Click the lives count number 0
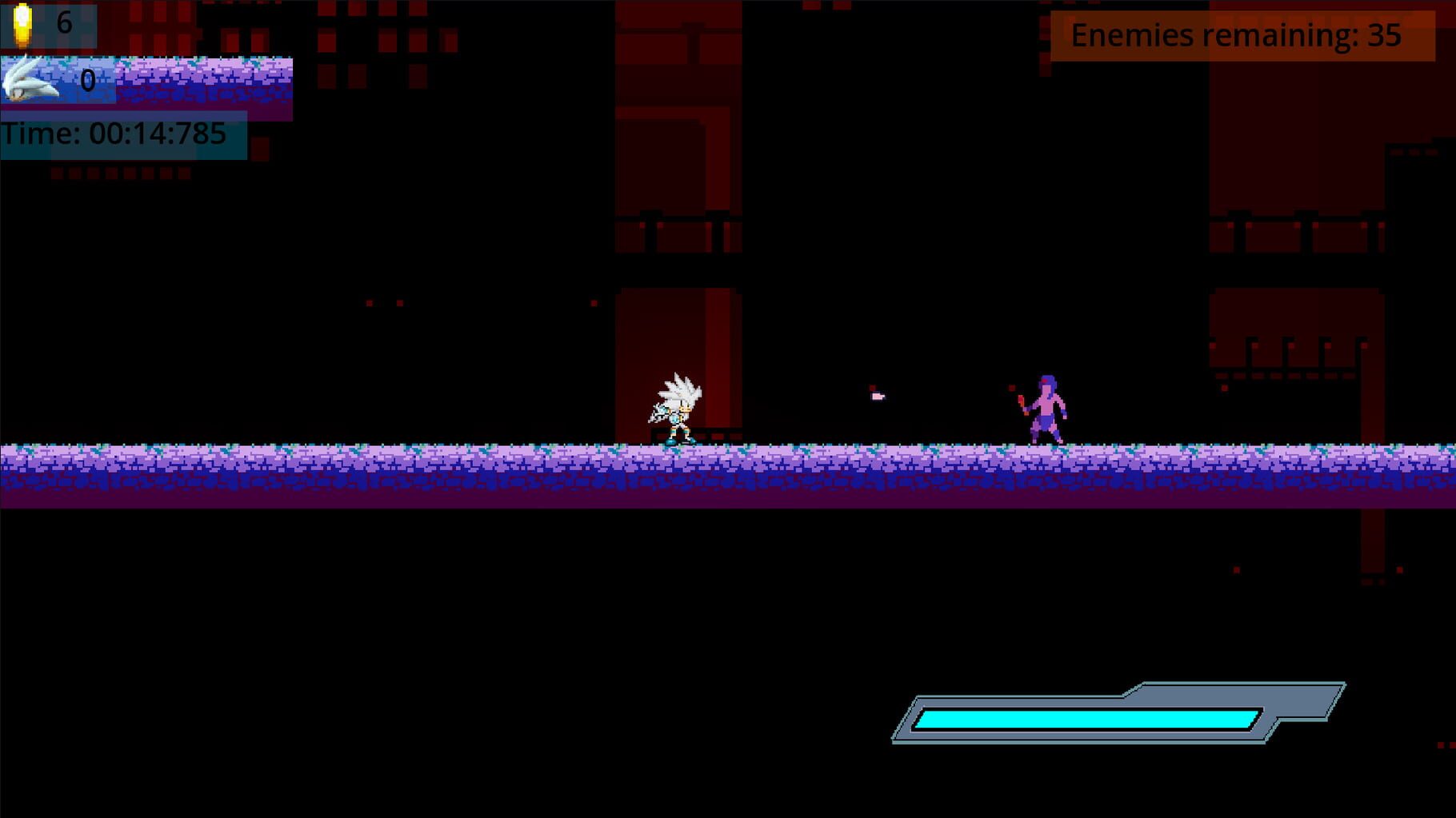This screenshot has height=818, width=1456. tap(86, 82)
